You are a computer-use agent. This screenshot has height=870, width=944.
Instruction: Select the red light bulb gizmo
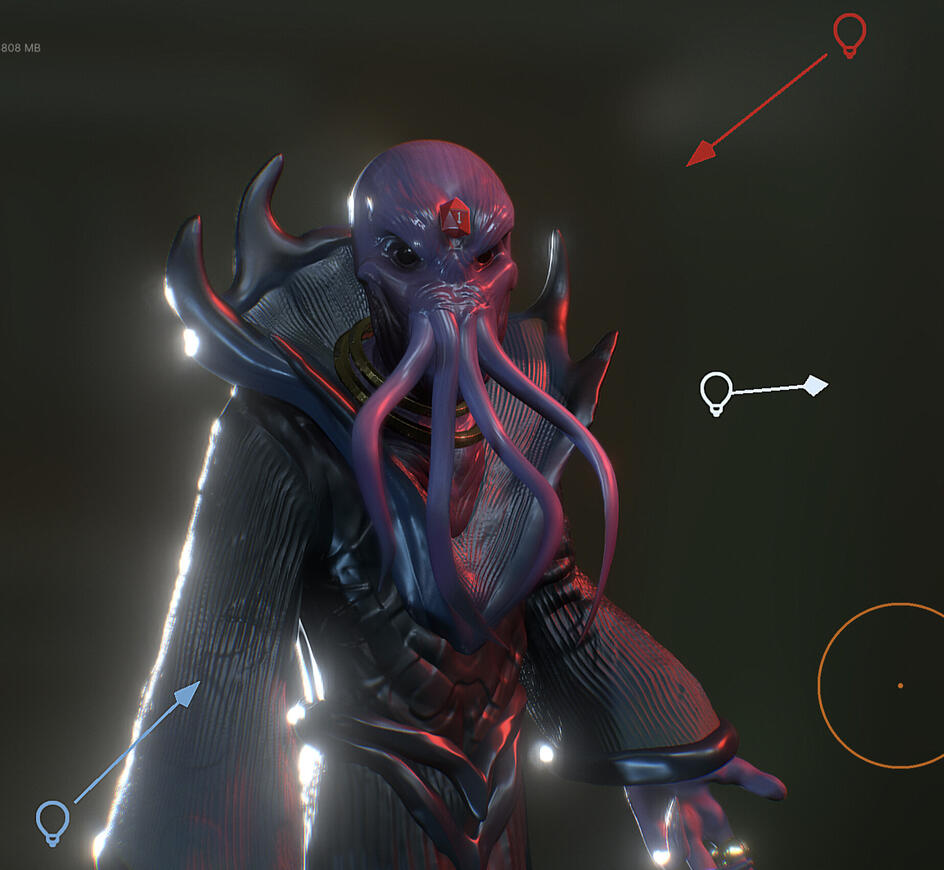[x=849, y=34]
